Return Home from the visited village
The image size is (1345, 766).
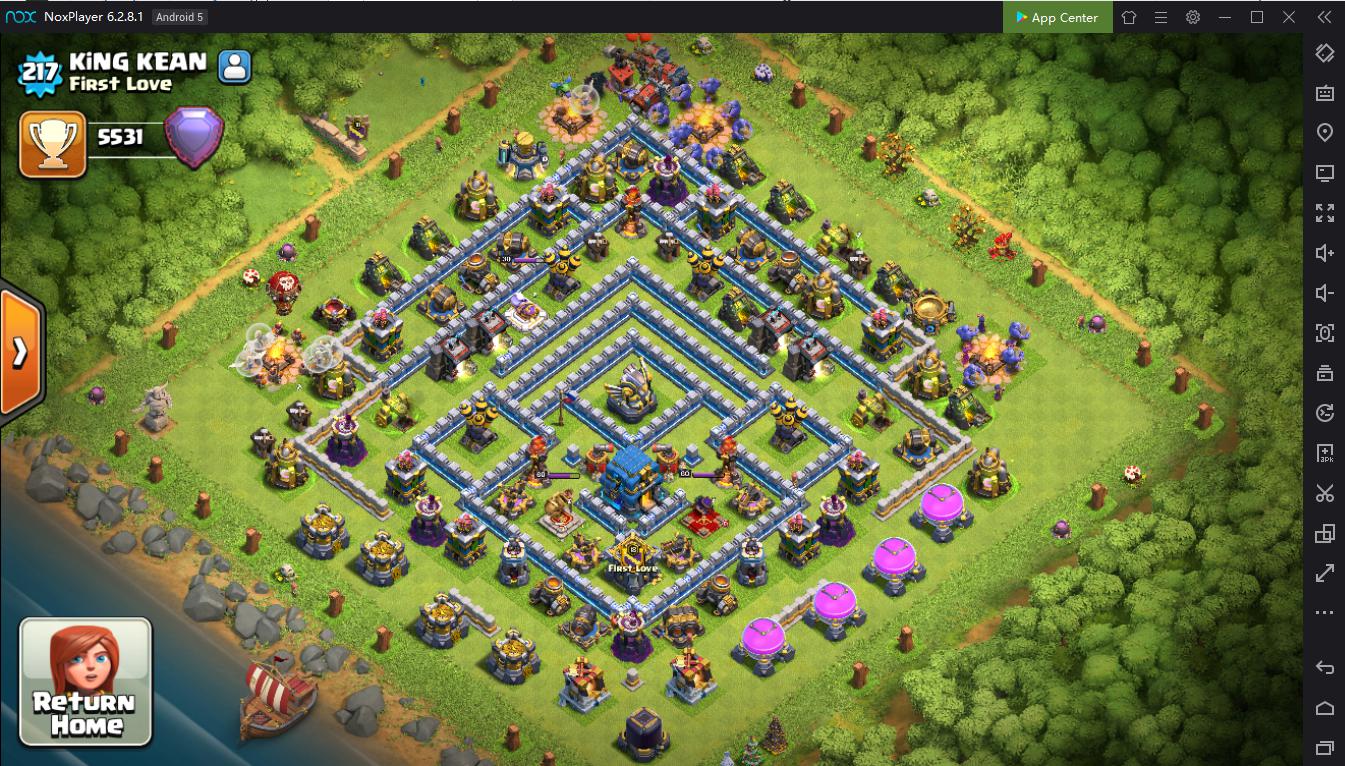(x=85, y=680)
